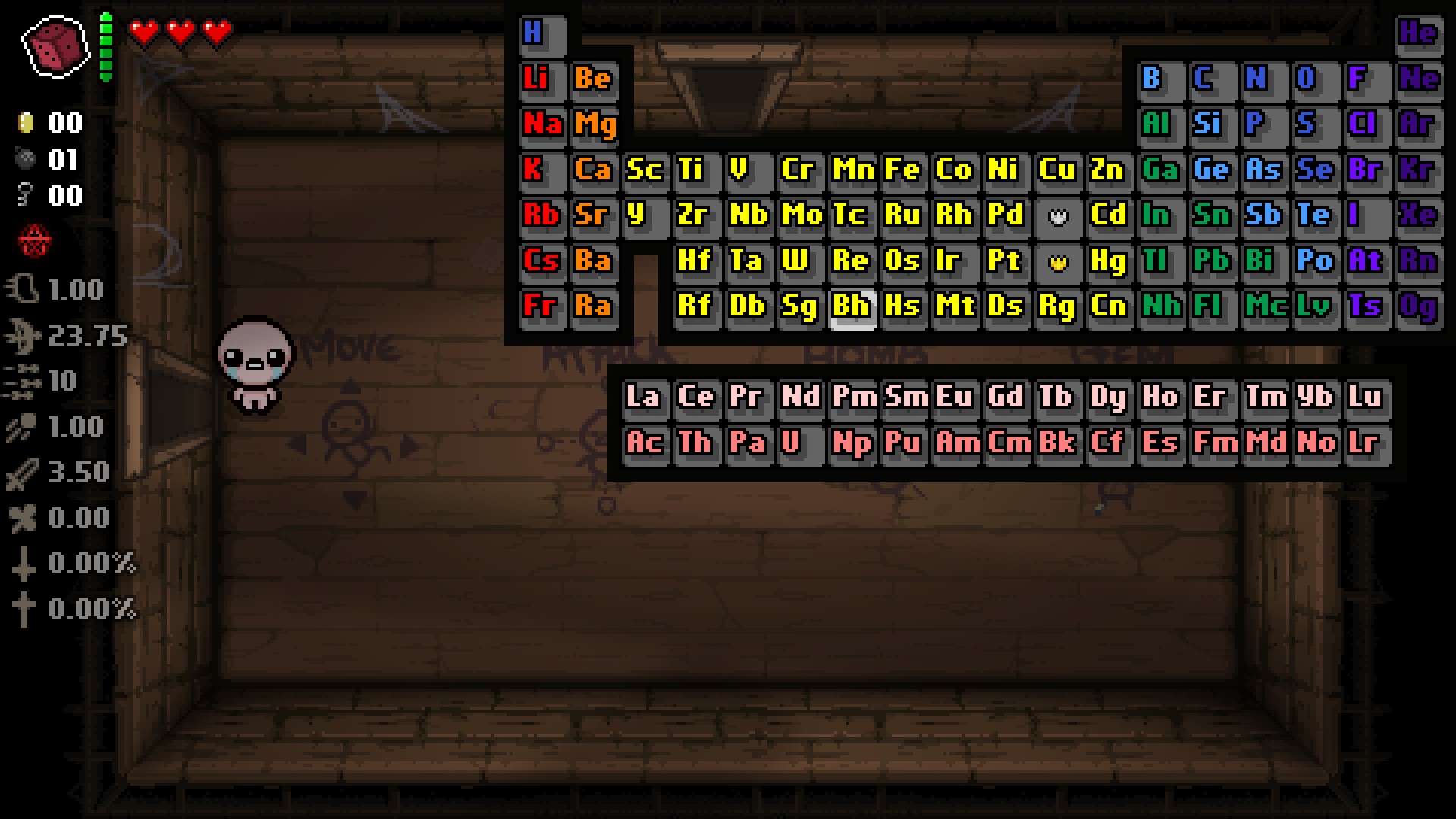Click the Oganesson (Og) tile
This screenshot has height=819, width=1456.
tap(1417, 307)
